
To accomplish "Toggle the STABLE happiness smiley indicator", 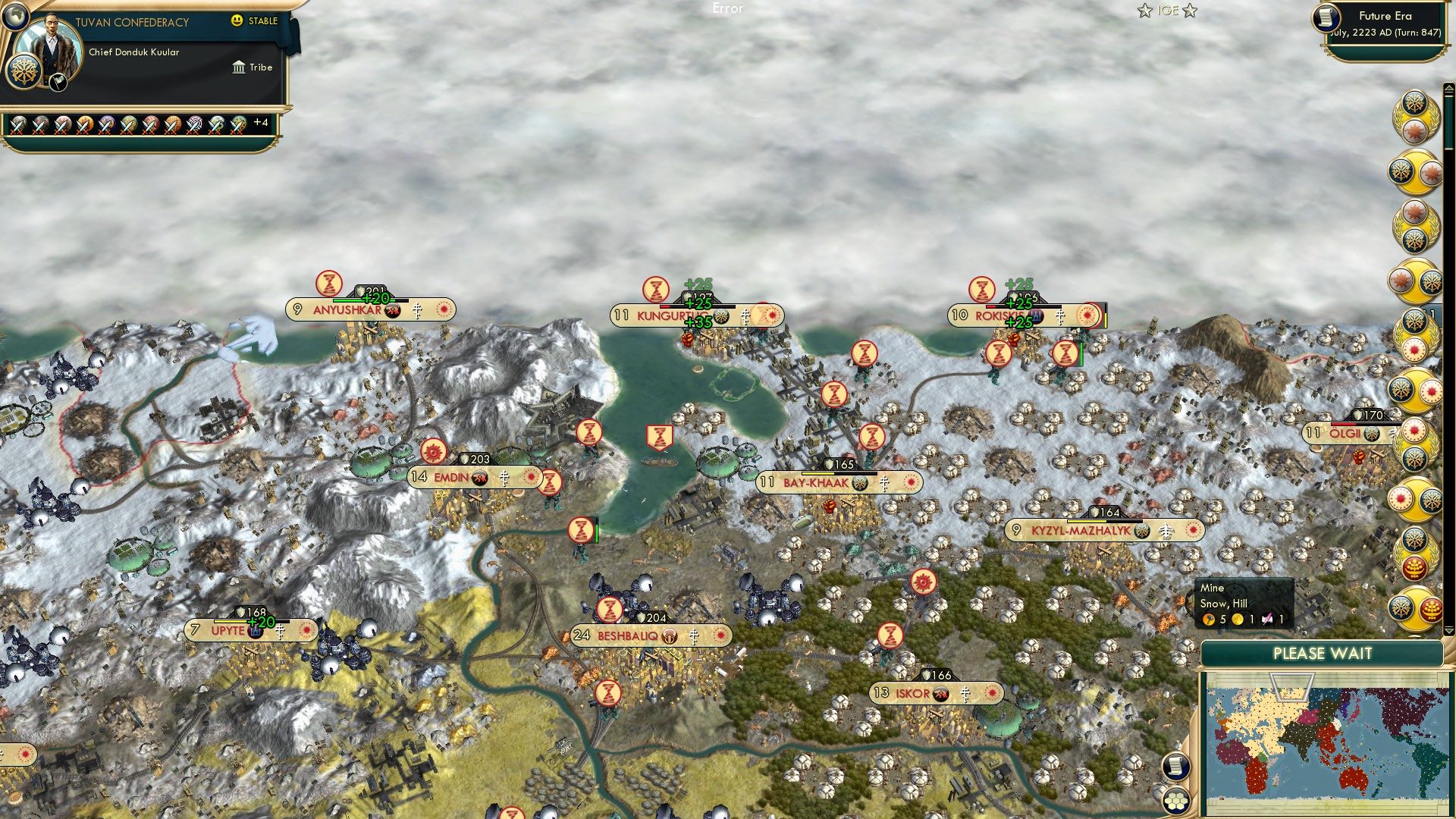I will [237, 22].
